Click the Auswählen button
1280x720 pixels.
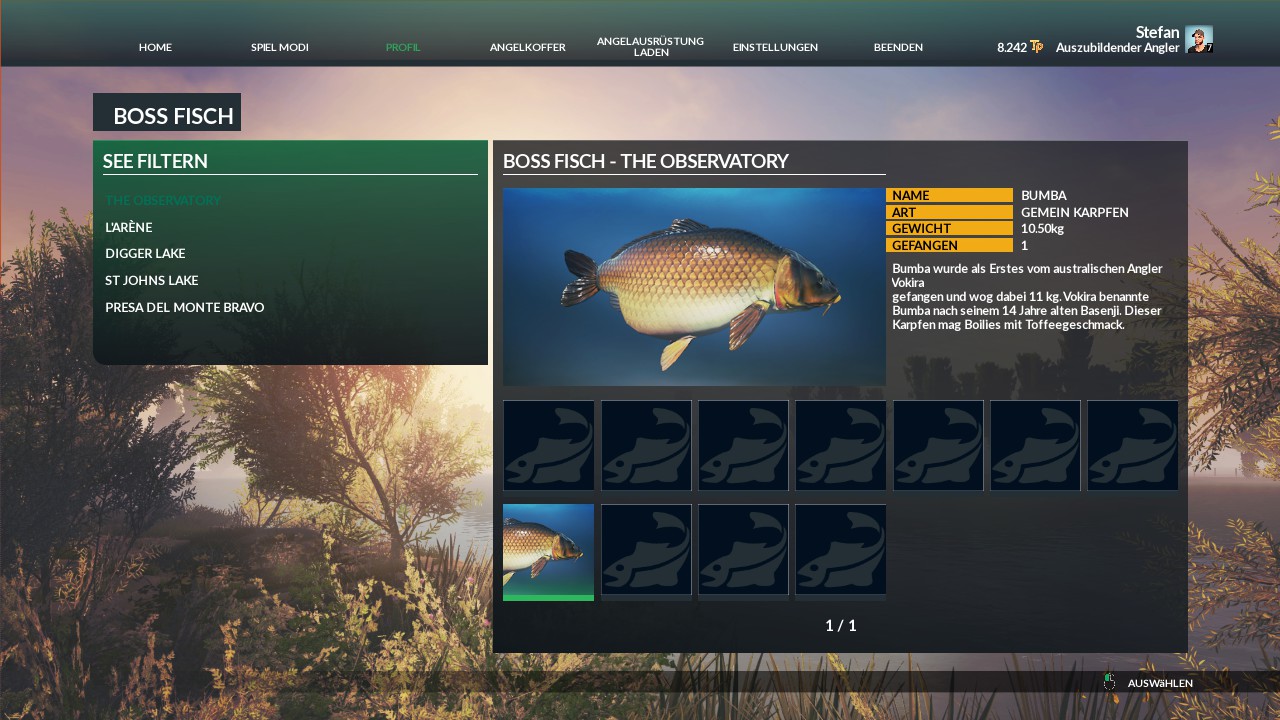tap(1159, 683)
